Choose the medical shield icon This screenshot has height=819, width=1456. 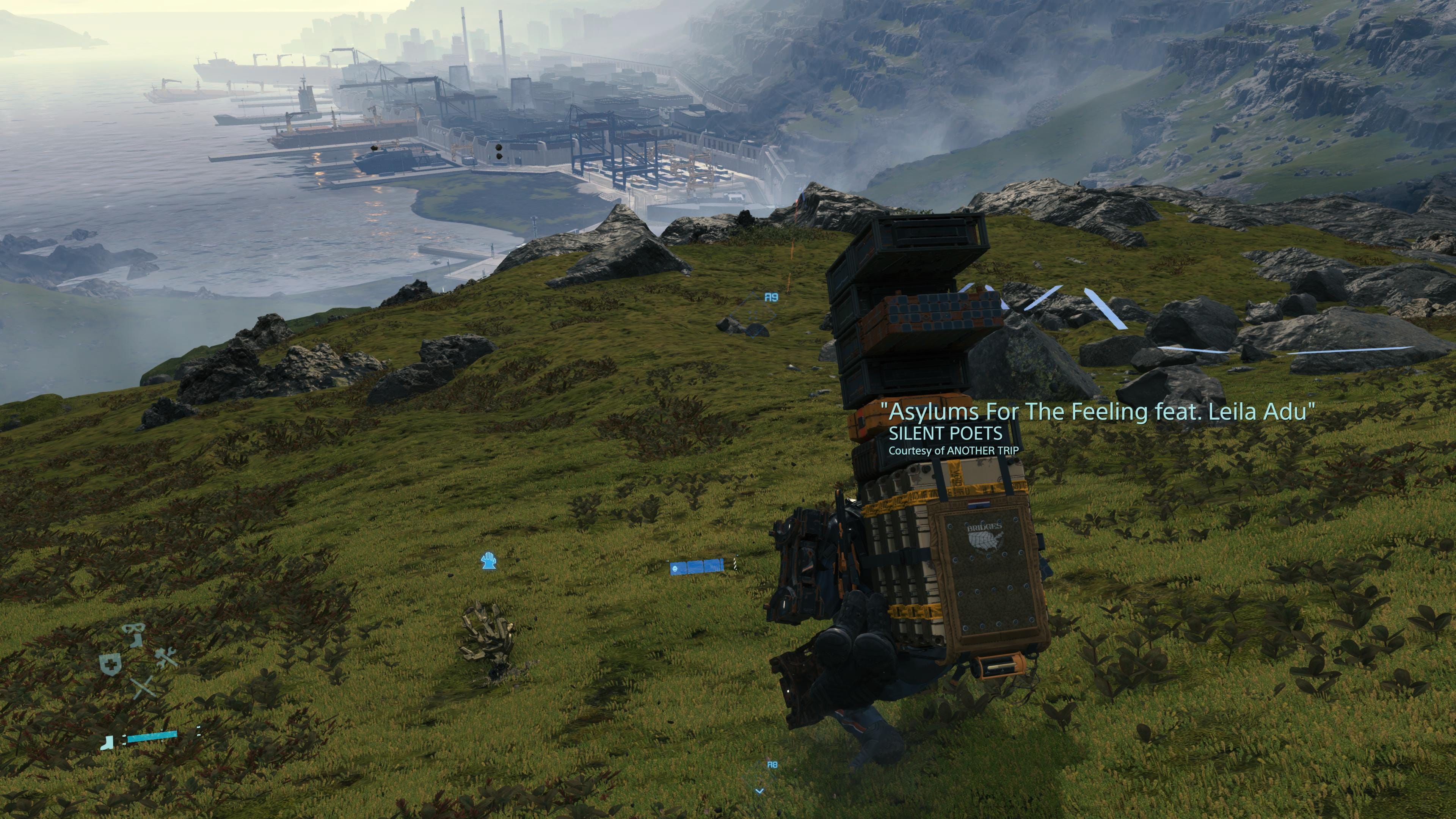point(111,665)
